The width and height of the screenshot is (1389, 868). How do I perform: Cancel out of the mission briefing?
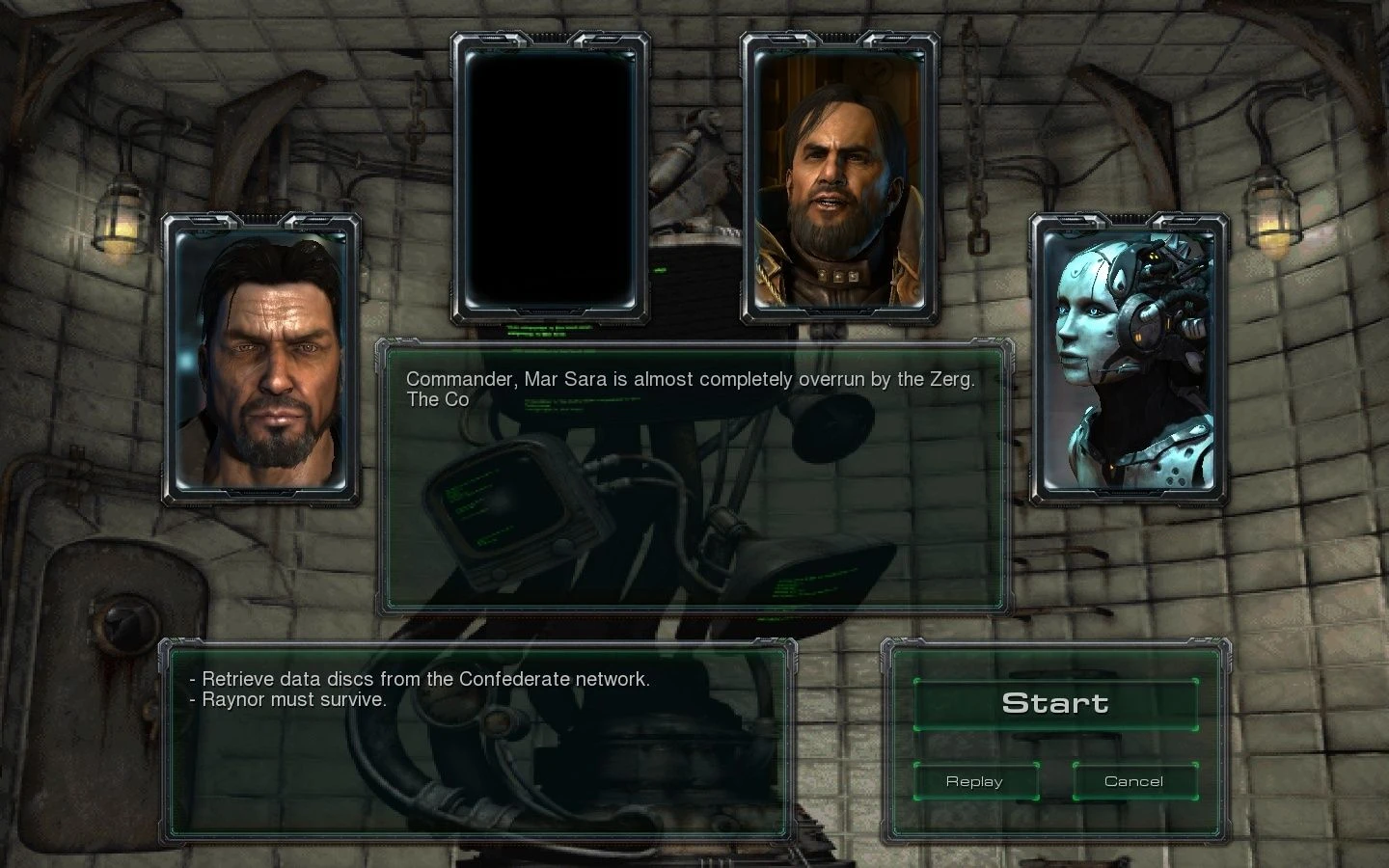(x=1134, y=781)
